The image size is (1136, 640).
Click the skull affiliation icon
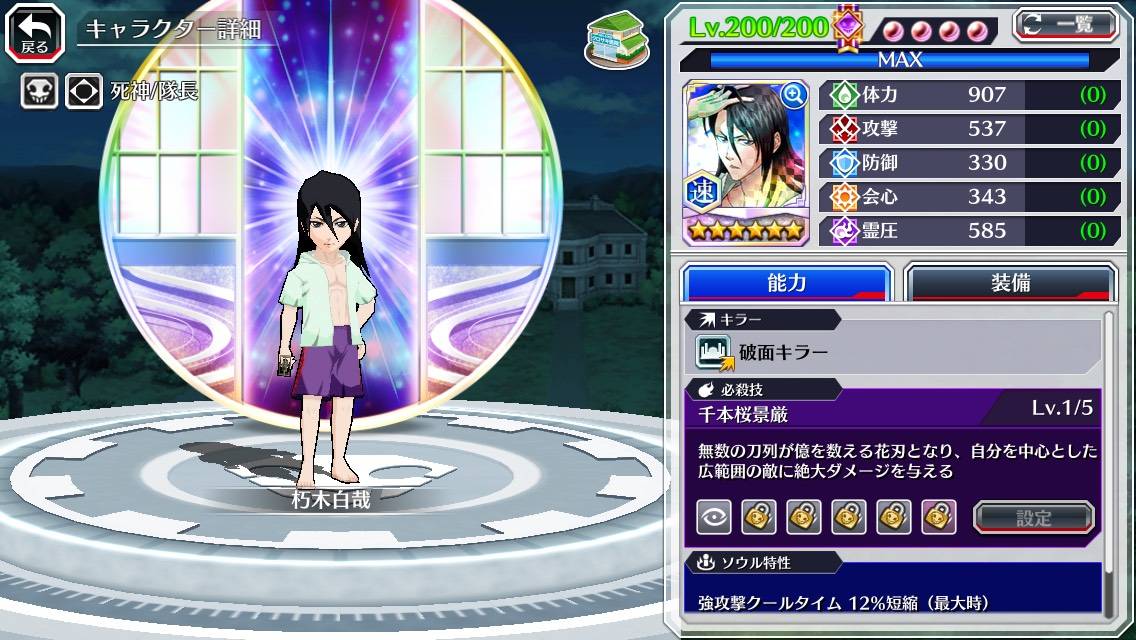[39, 91]
